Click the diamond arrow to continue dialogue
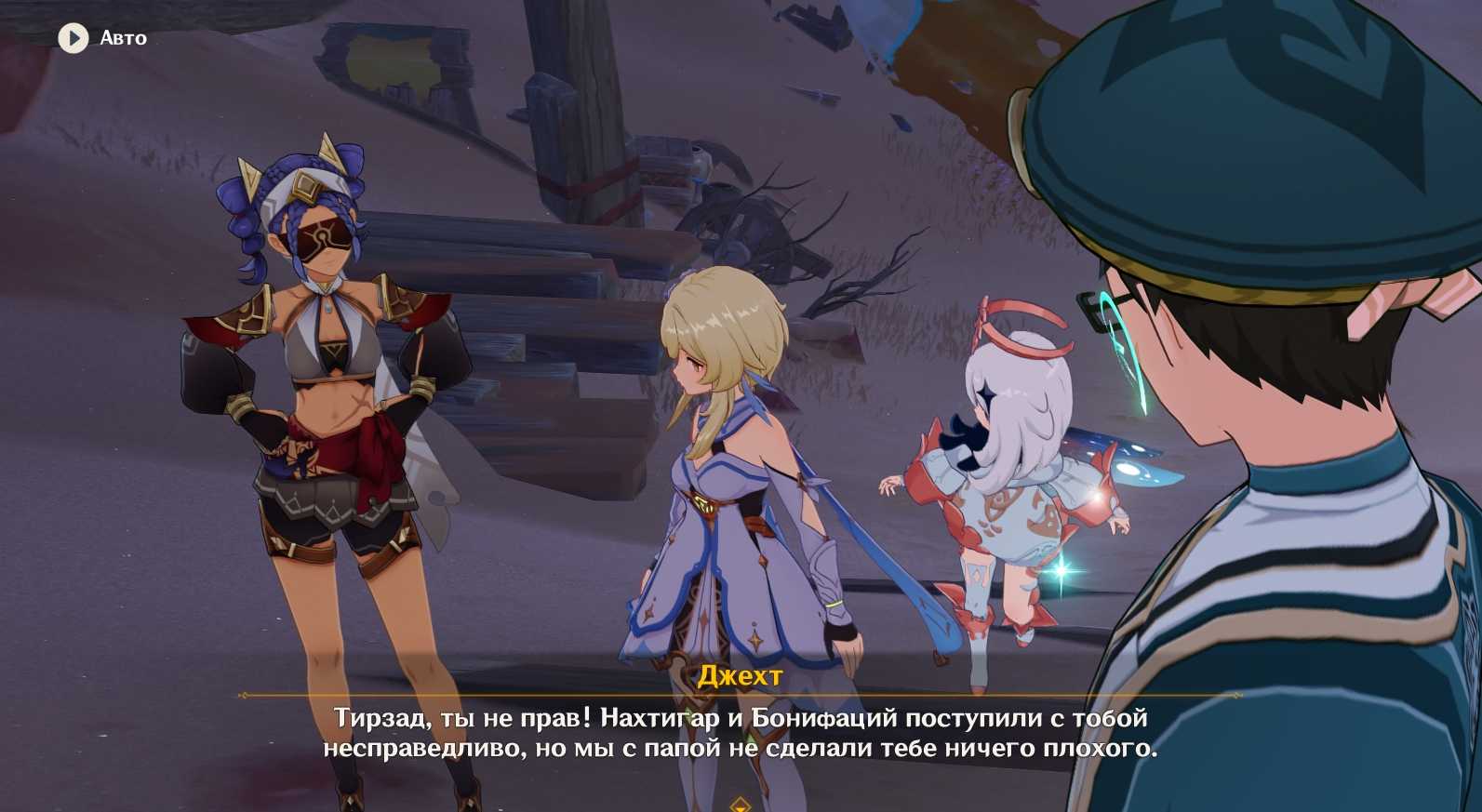 (741, 804)
